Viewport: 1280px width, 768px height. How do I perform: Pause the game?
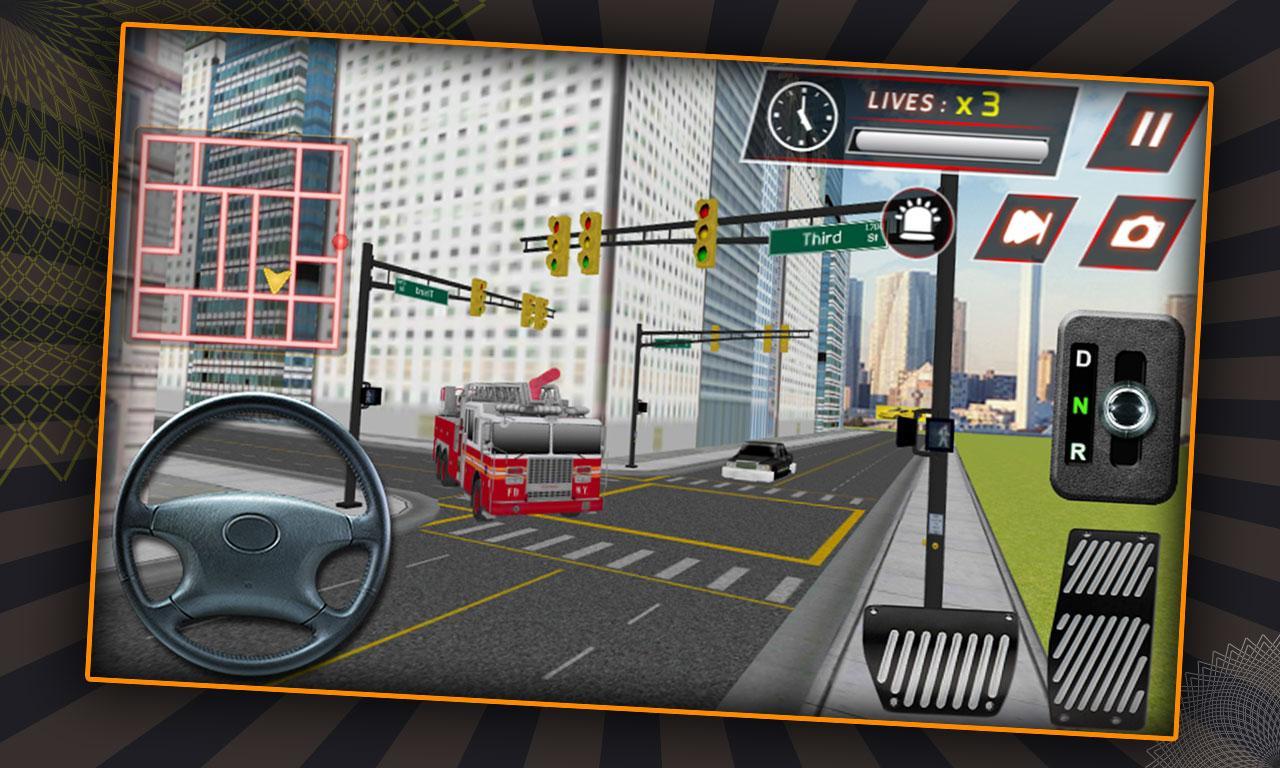pyautogui.click(x=1152, y=127)
